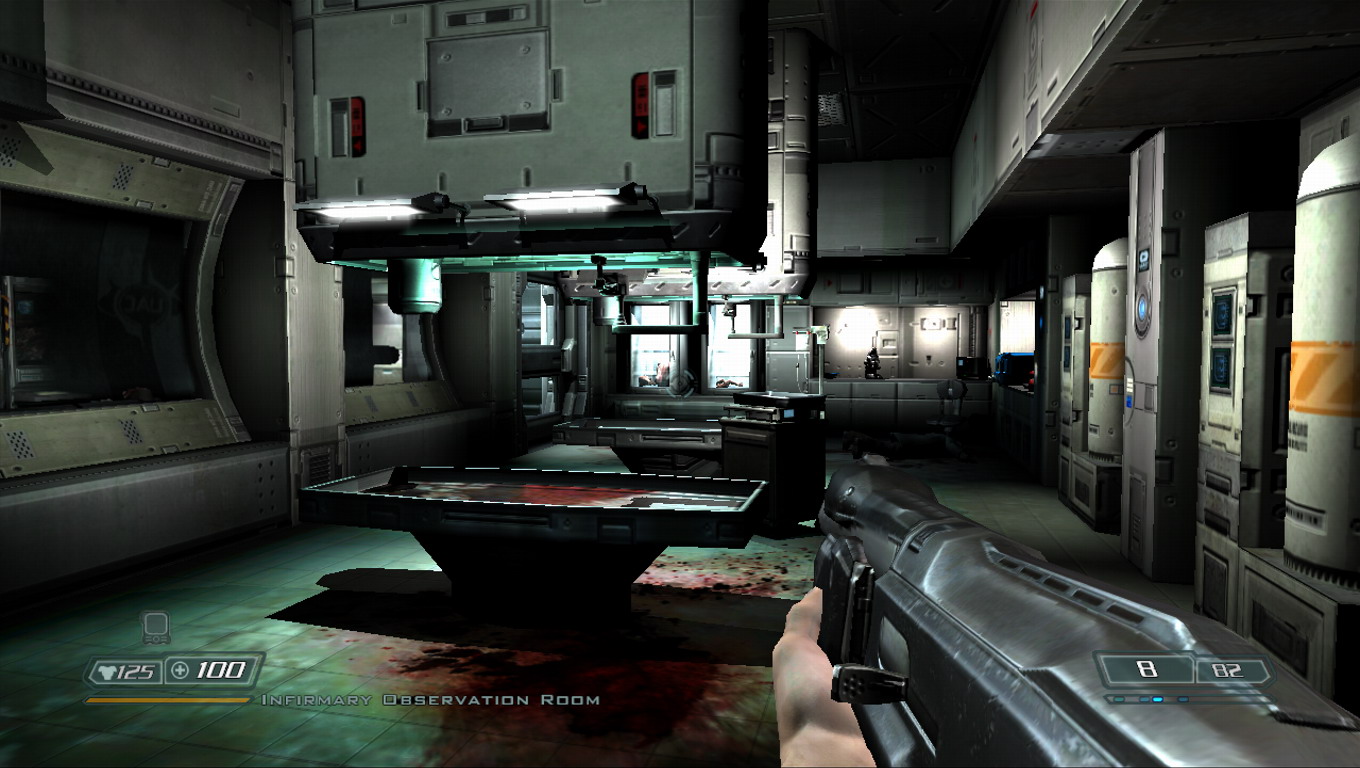Open the PDA icon above the armor readout

coord(155,628)
